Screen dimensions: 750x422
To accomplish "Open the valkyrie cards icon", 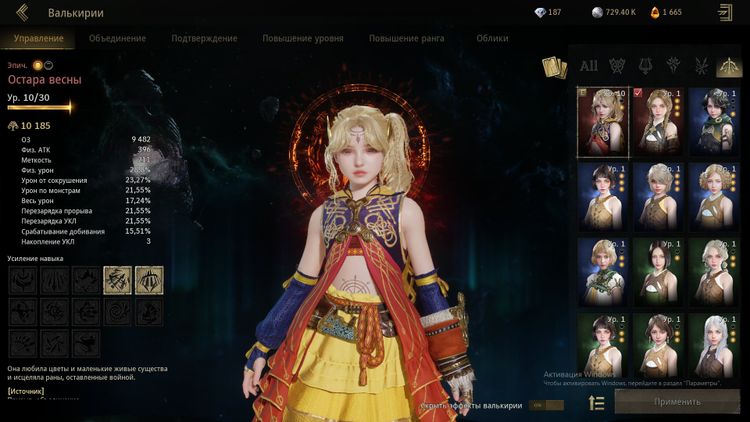I will point(553,67).
